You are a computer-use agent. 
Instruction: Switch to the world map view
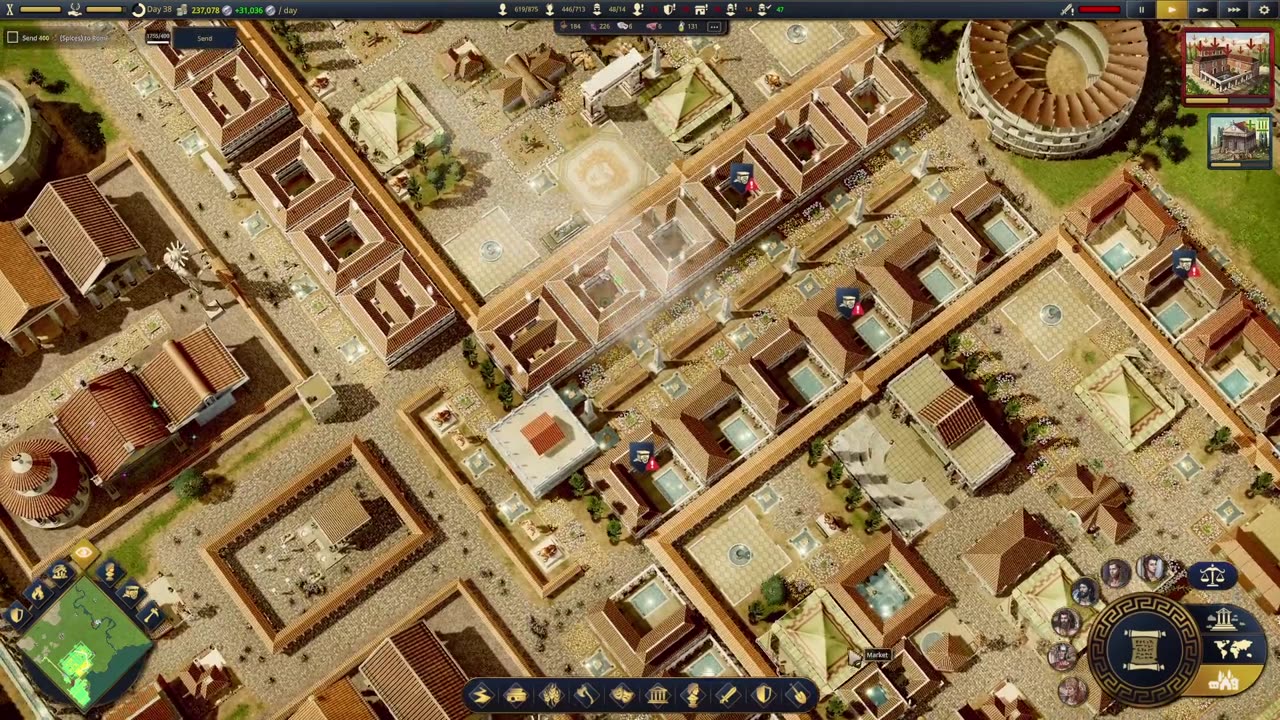[1233, 650]
